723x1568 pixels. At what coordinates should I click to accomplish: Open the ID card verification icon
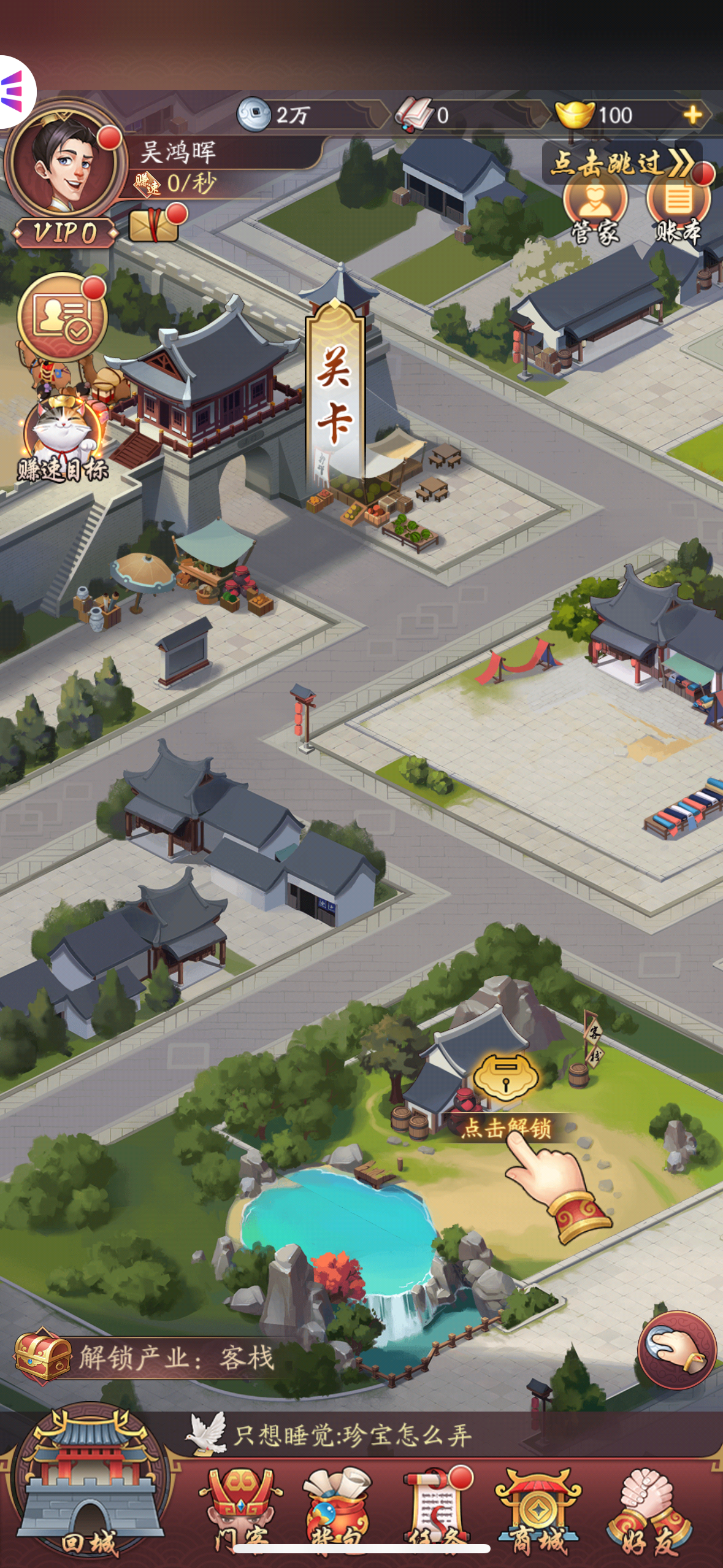click(x=62, y=317)
